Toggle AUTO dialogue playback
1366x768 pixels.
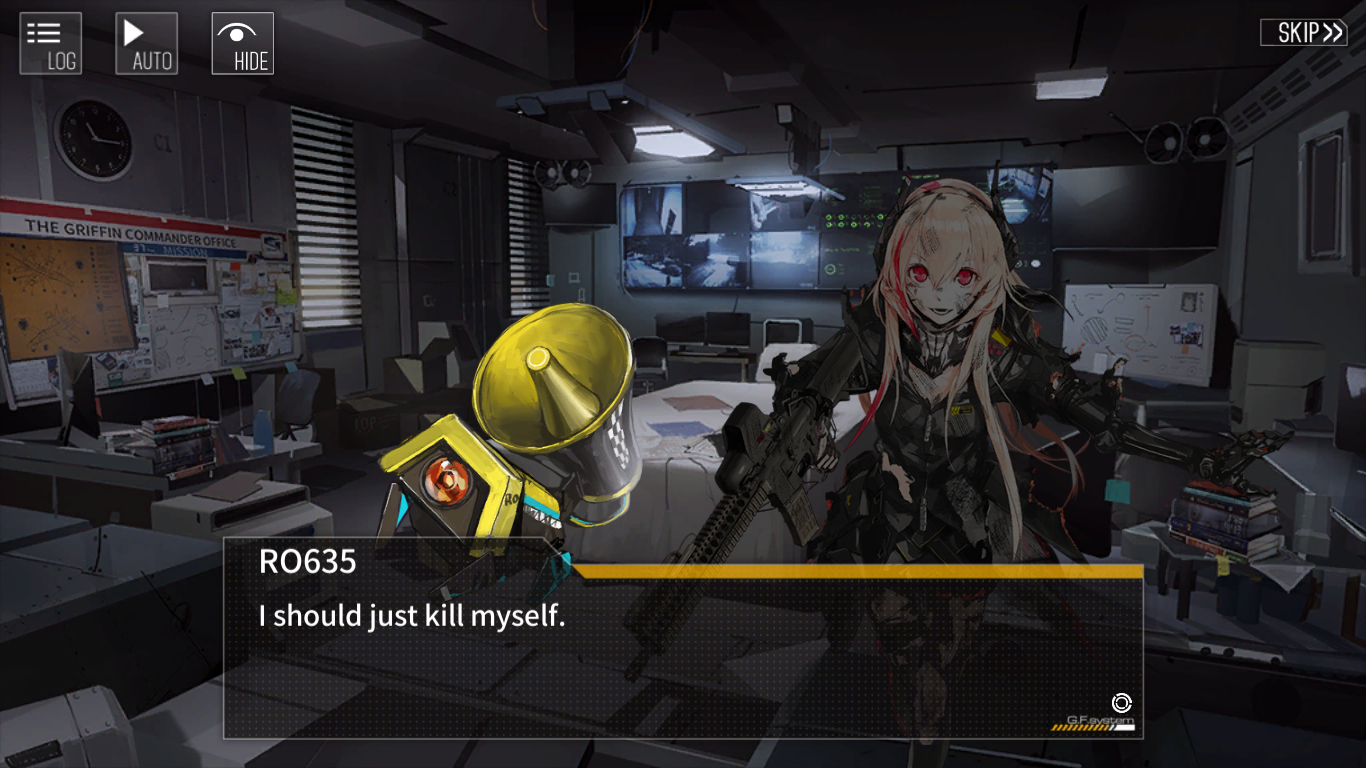pos(147,44)
